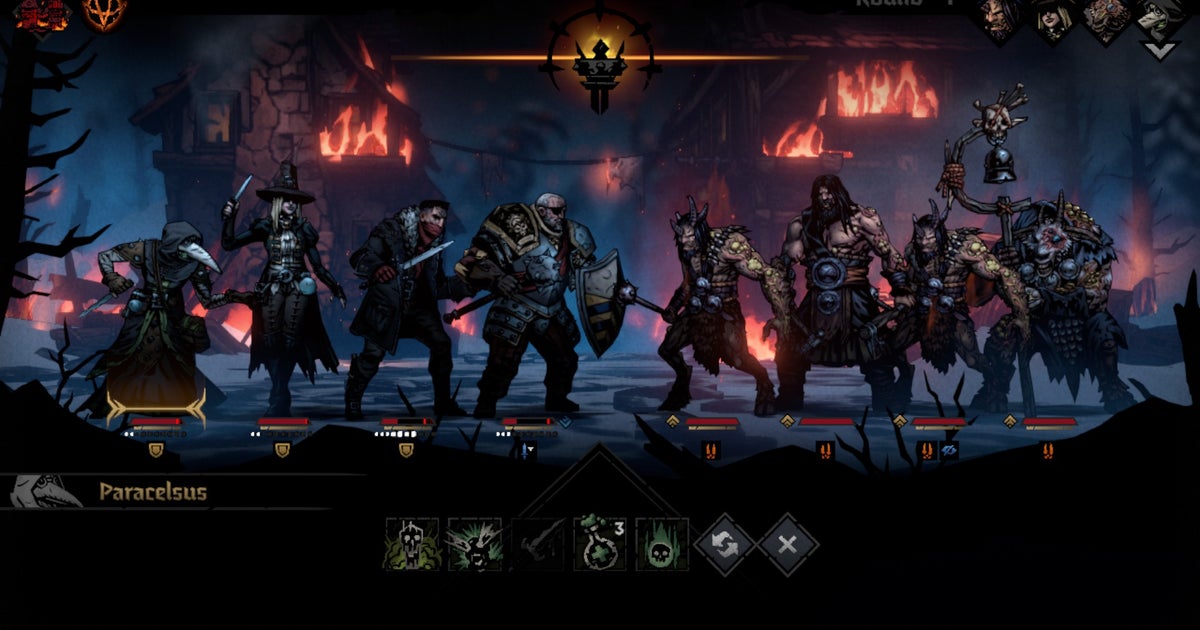Select the blonde hat-wearing woman turn portrait
The height and width of the screenshot is (630, 1200).
click(1052, 19)
